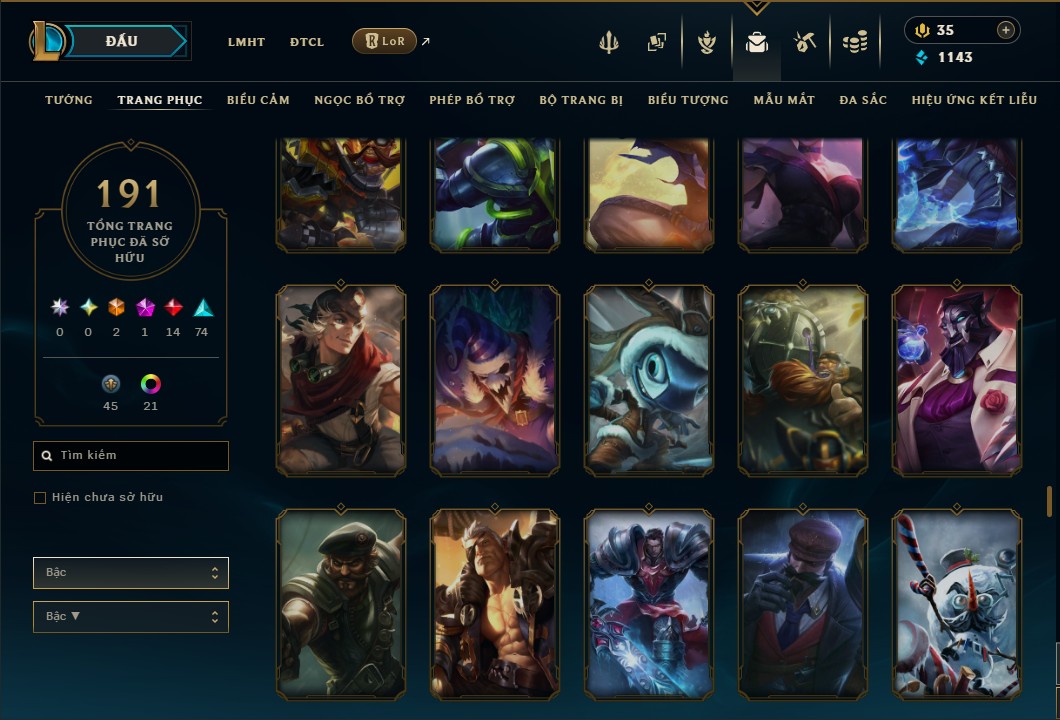
Task: Switch to the MẪU MẮT tab
Action: tap(784, 100)
